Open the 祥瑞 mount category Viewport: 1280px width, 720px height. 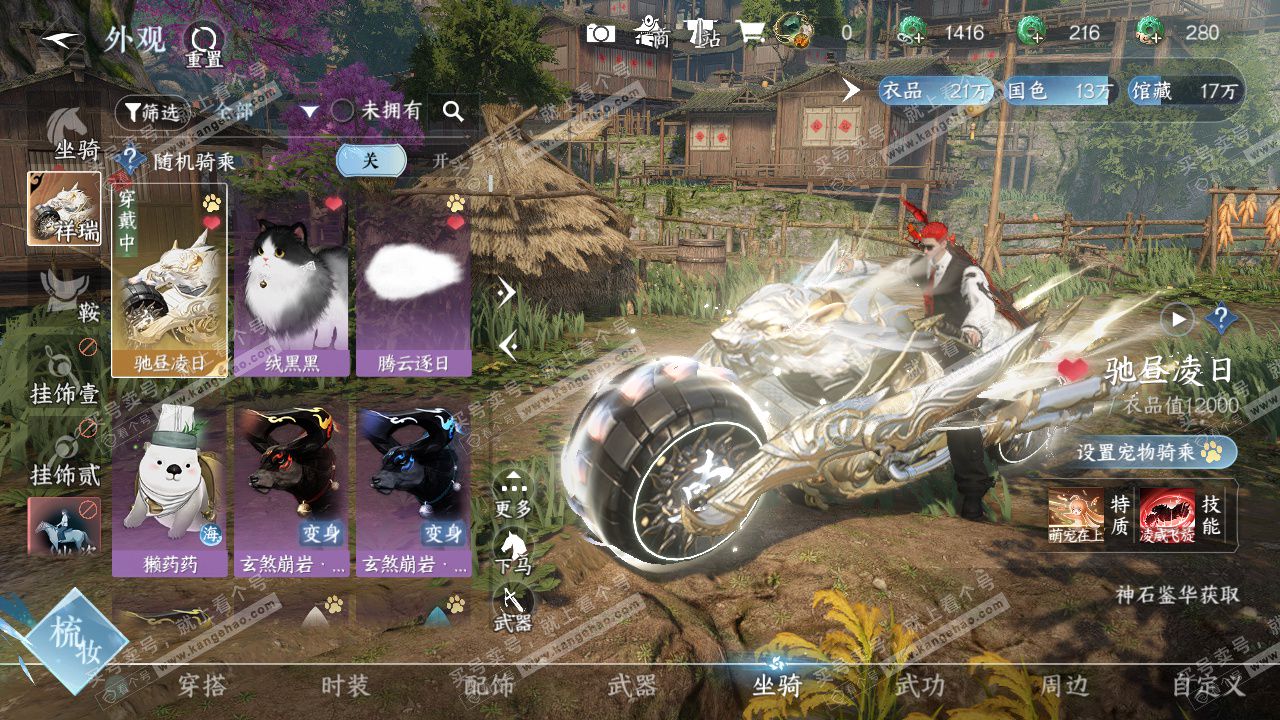[x=65, y=210]
